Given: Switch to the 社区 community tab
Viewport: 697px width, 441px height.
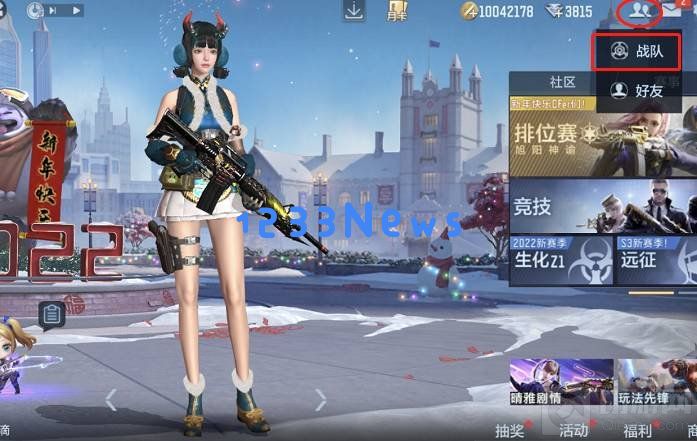Looking at the screenshot, I should [562, 81].
